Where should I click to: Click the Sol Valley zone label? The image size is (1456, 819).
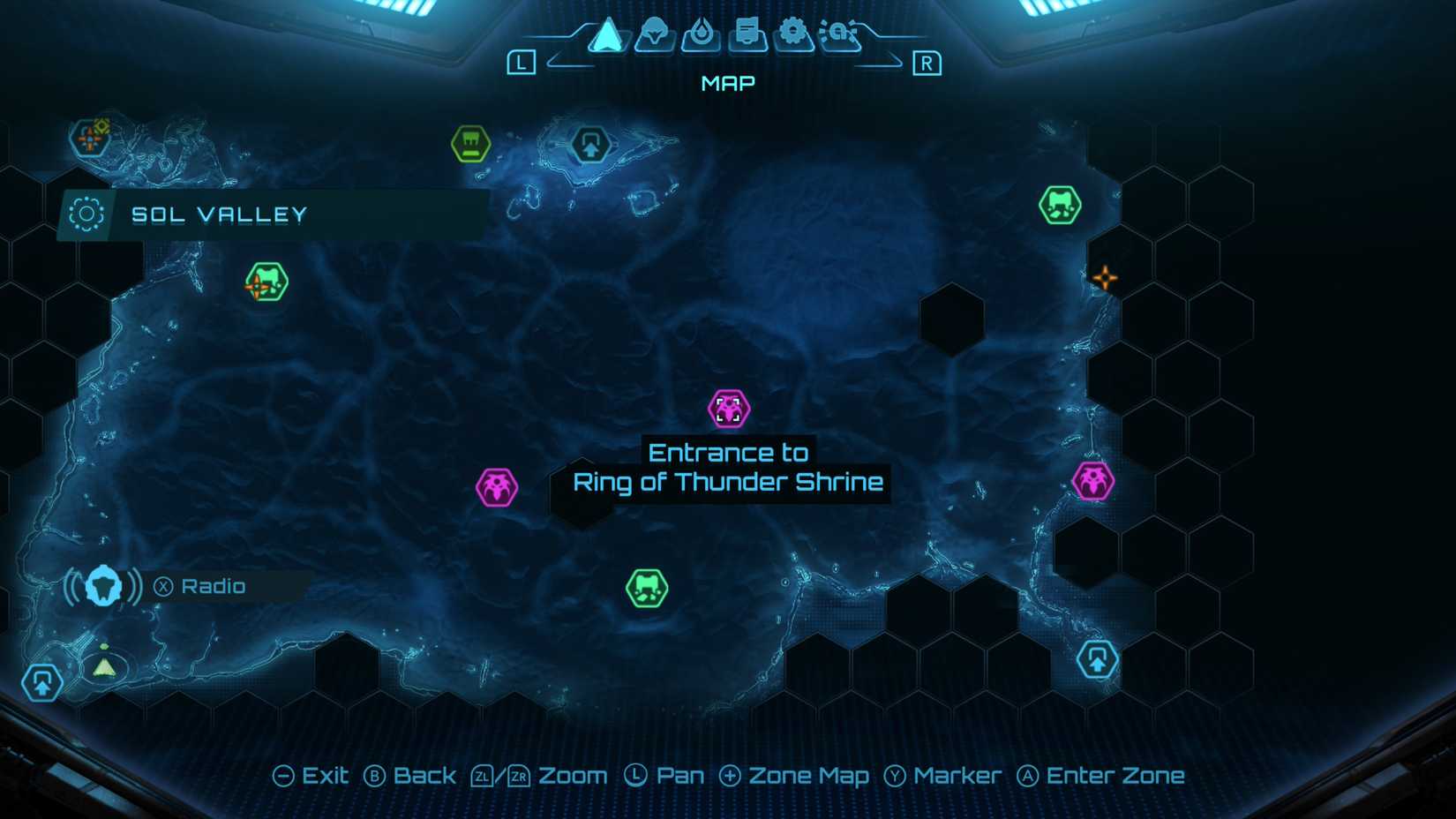pos(219,214)
